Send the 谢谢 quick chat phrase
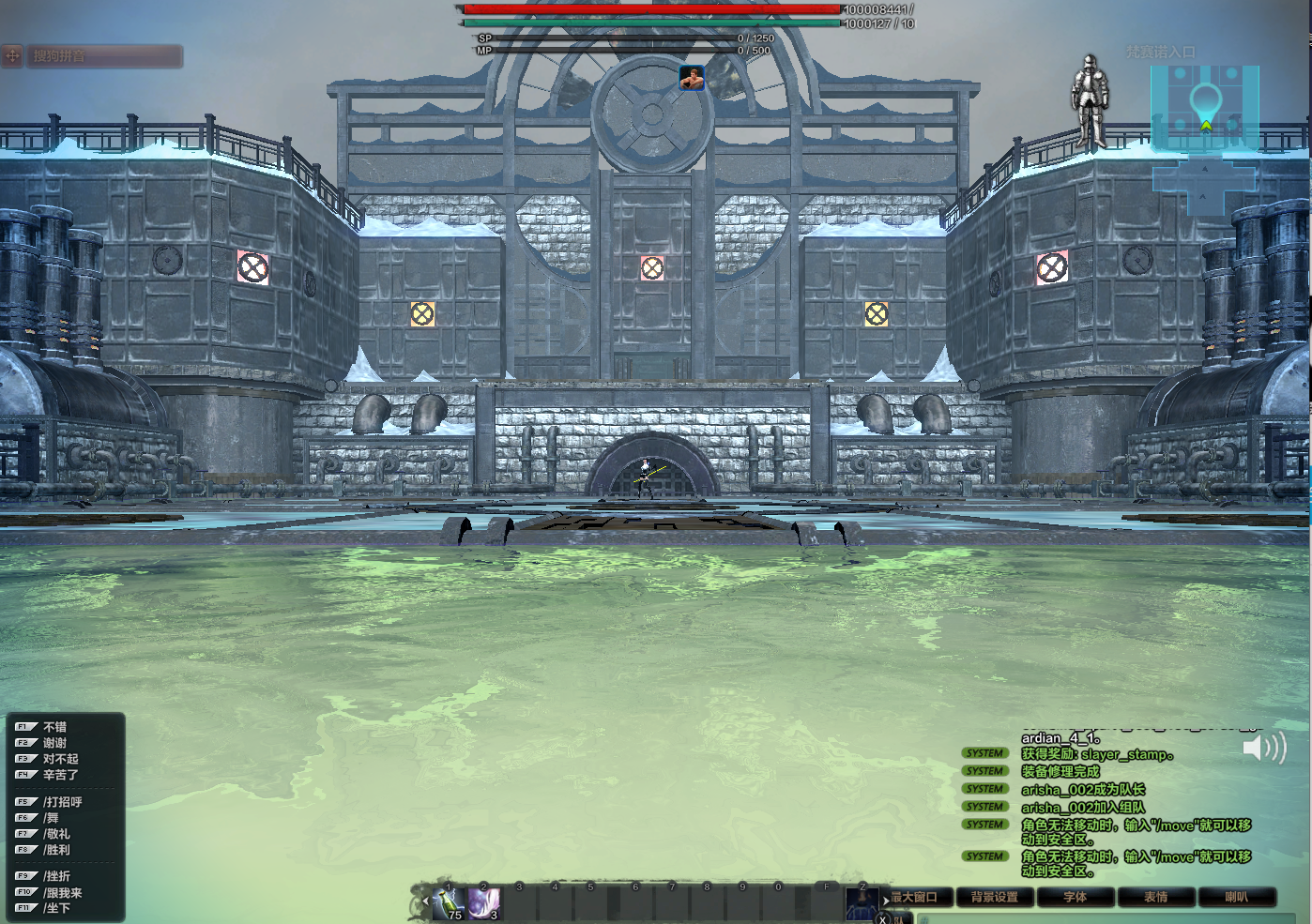Image resolution: width=1312 pixels, height=924 pixels. point(54,743)
